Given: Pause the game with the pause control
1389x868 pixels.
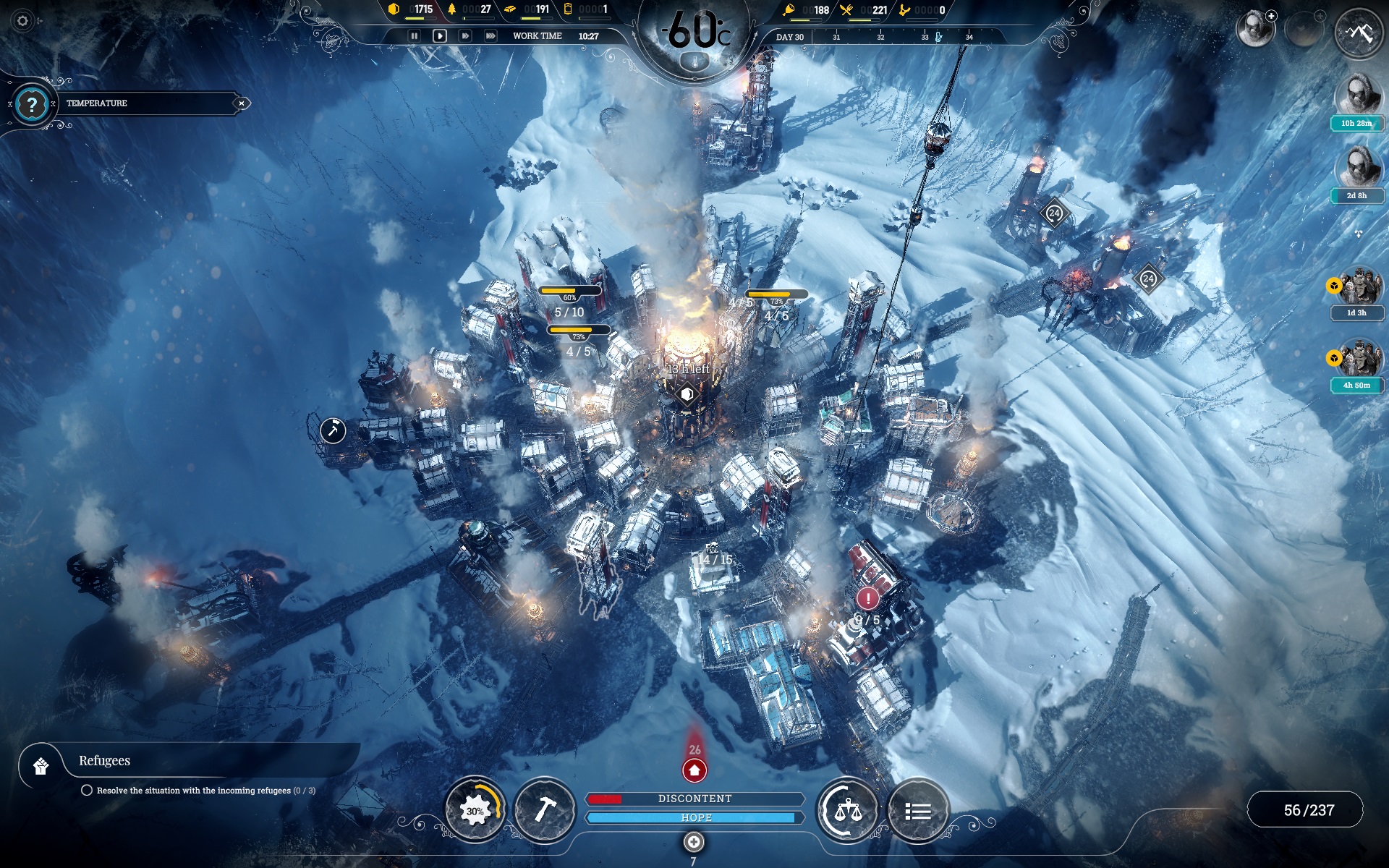Looking at the screenshot, I should click(x=414, y=35).
